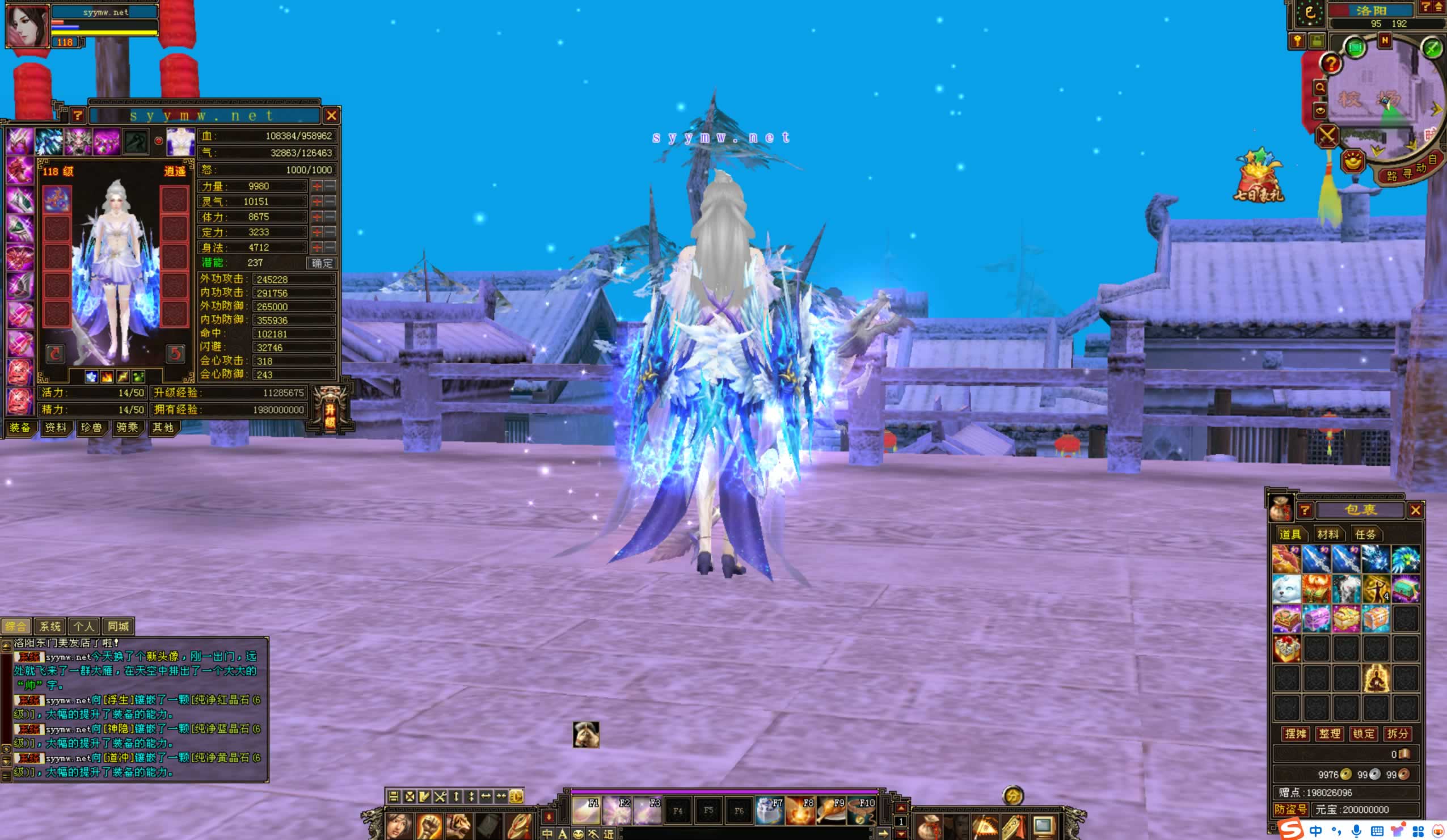Image resolution: width=1447 pixels, height=840 pixels.
Task: Switch to the 资料 character tab
Action: click(56, 428)
